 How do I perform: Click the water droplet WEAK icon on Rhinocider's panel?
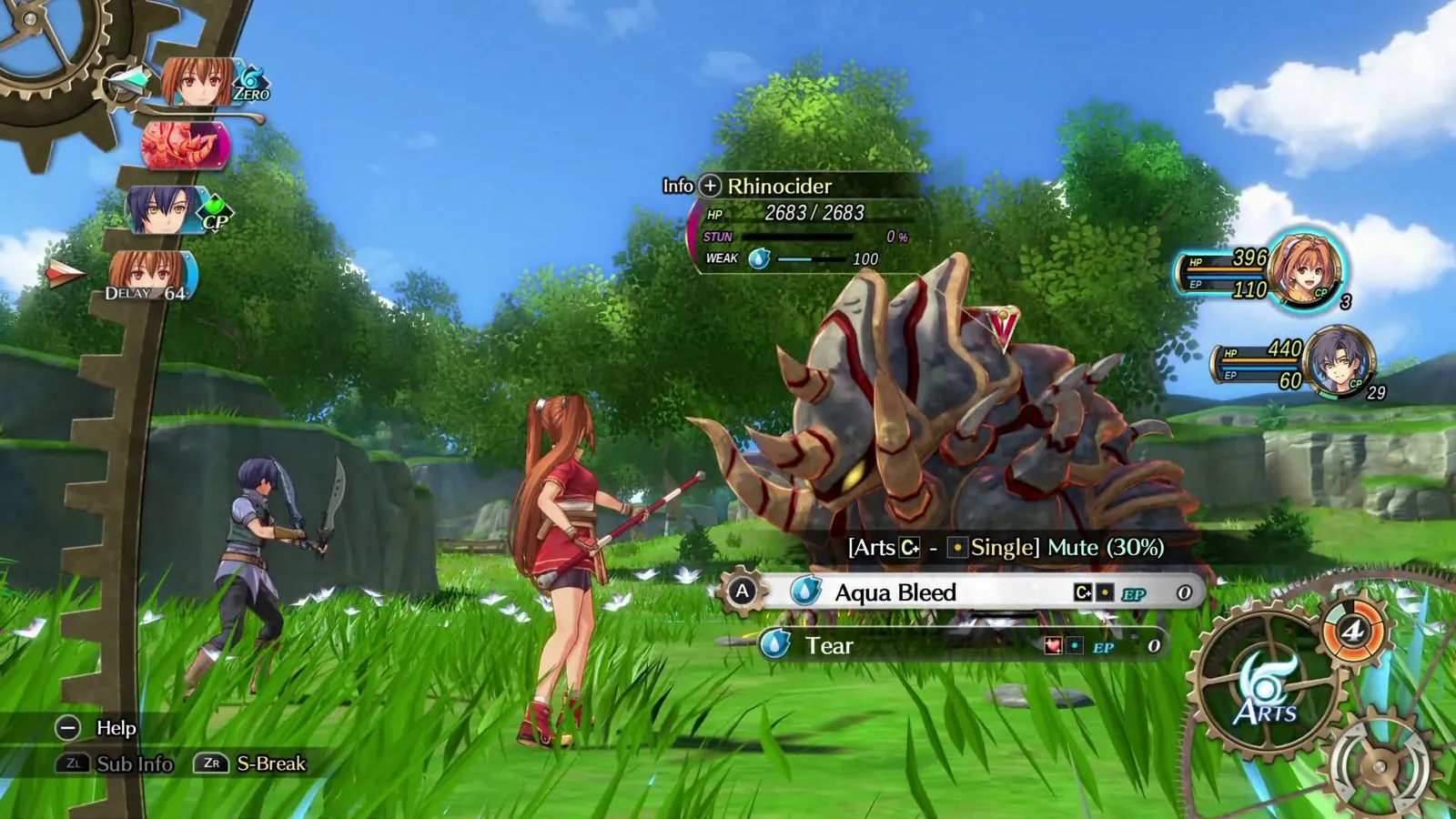(758, 259)
